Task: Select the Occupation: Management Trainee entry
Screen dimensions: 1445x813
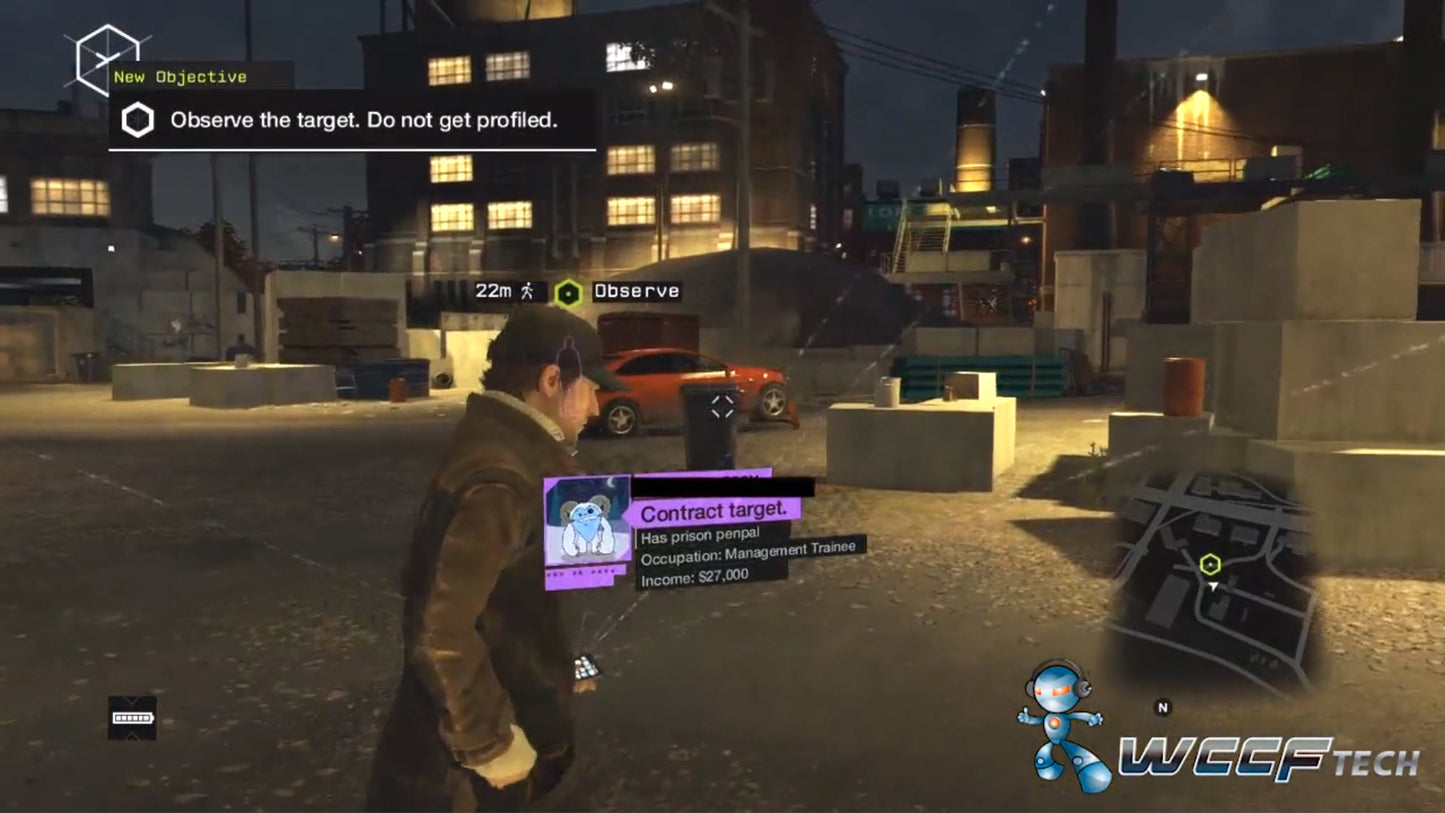Action: point(747,551)
